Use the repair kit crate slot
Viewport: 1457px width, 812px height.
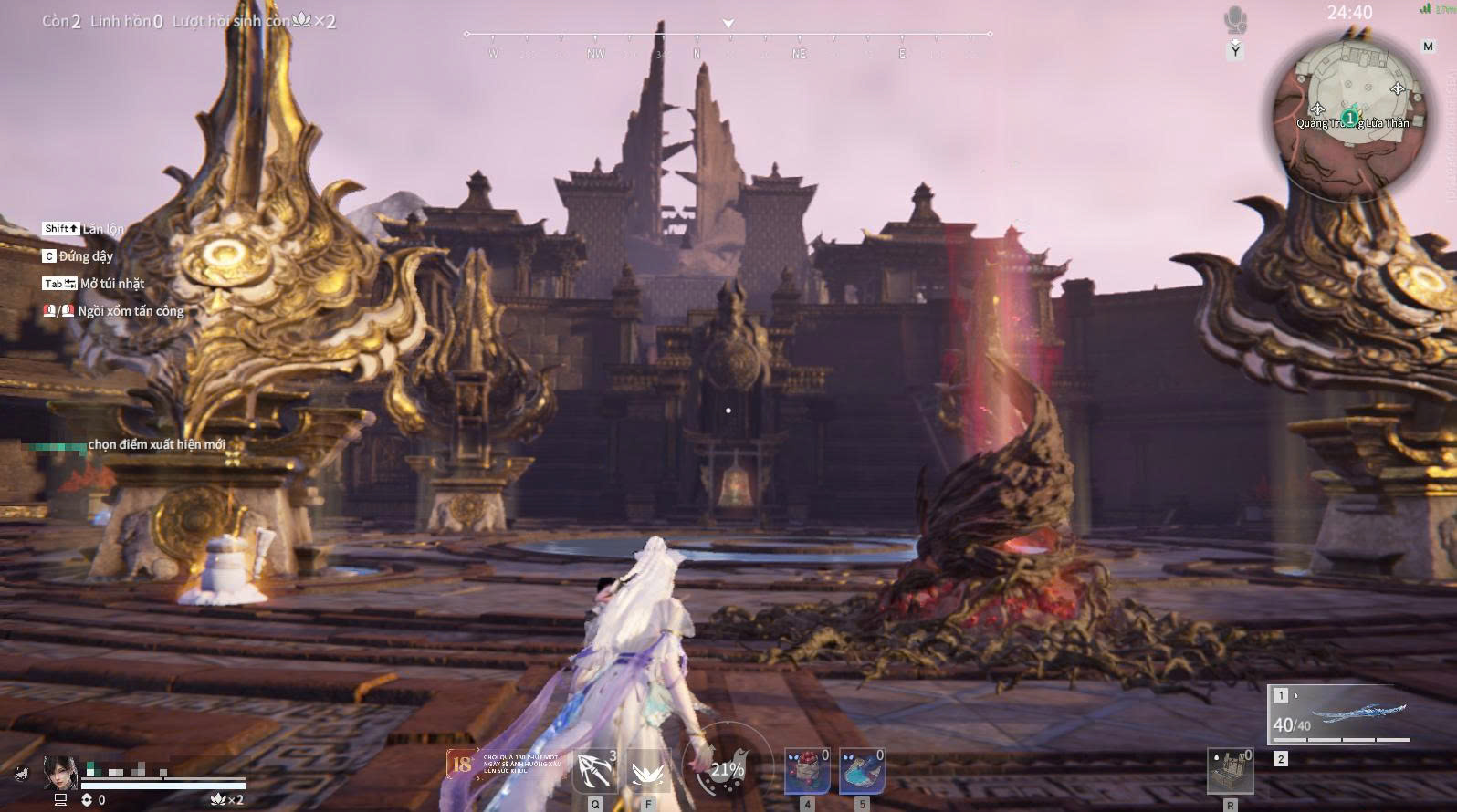1230,772
